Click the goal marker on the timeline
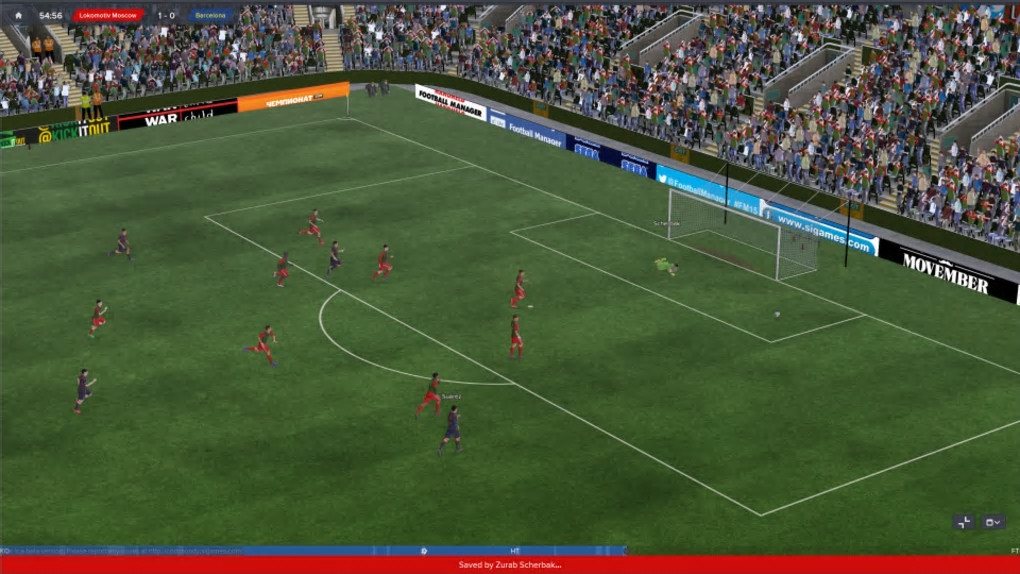Image resolution: width=1020 pixels, height=574 pixels. pos(424,550)
